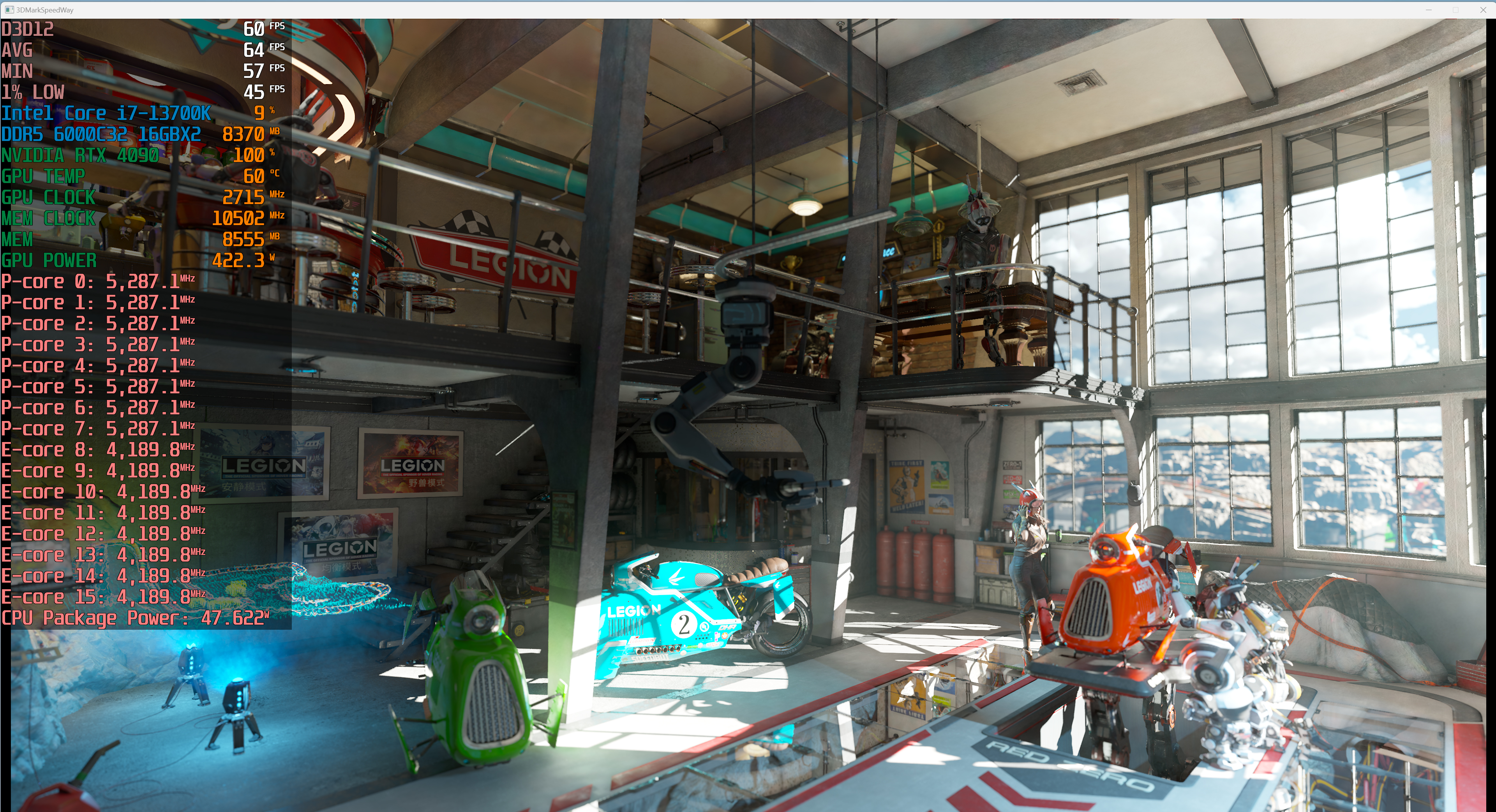
Task: Minimize the 3DMarkSpeedWay window
Action: pyautogui.click(x=1429, y=10)
